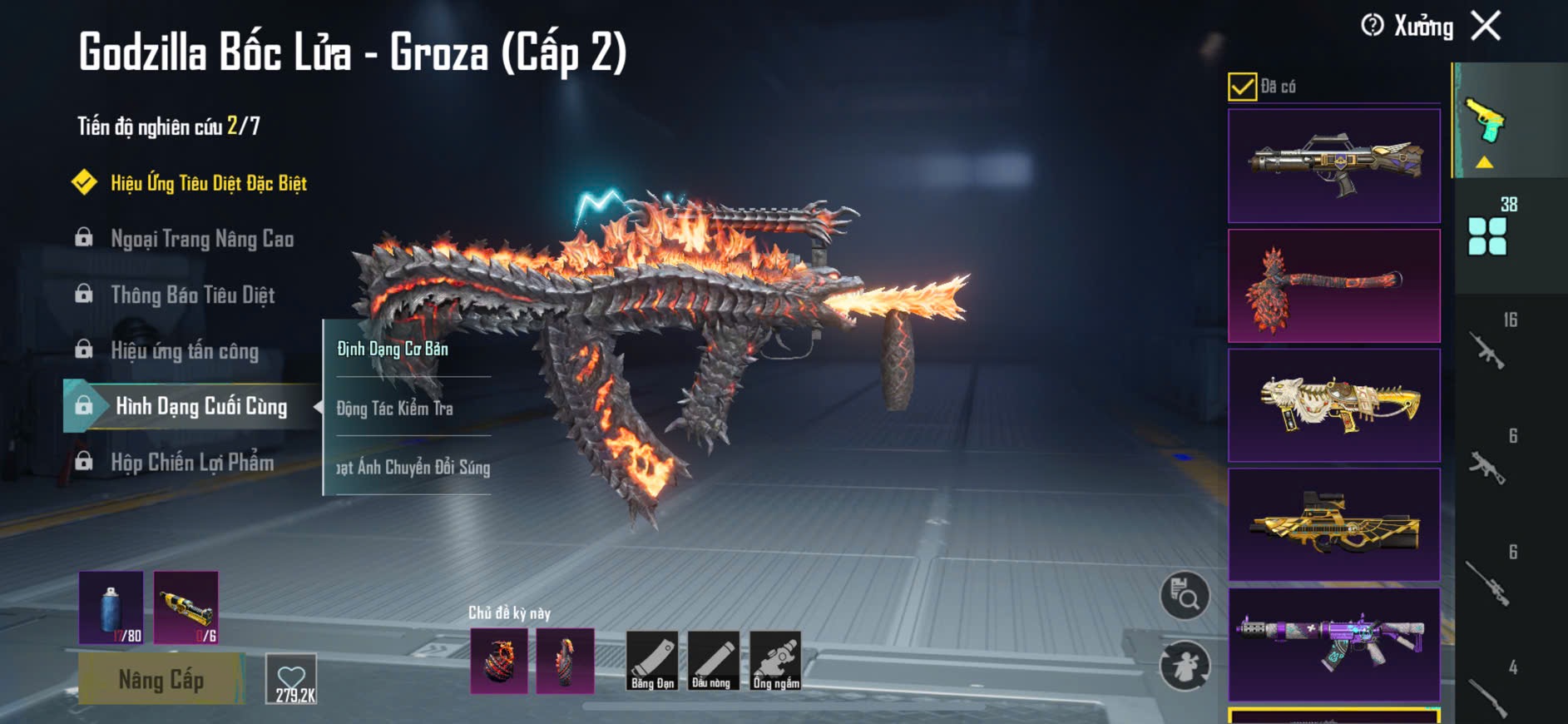Click the Nâng Cấp upgrade button
This screenshot has height=724, width=1568.
[x=161, y=679]
